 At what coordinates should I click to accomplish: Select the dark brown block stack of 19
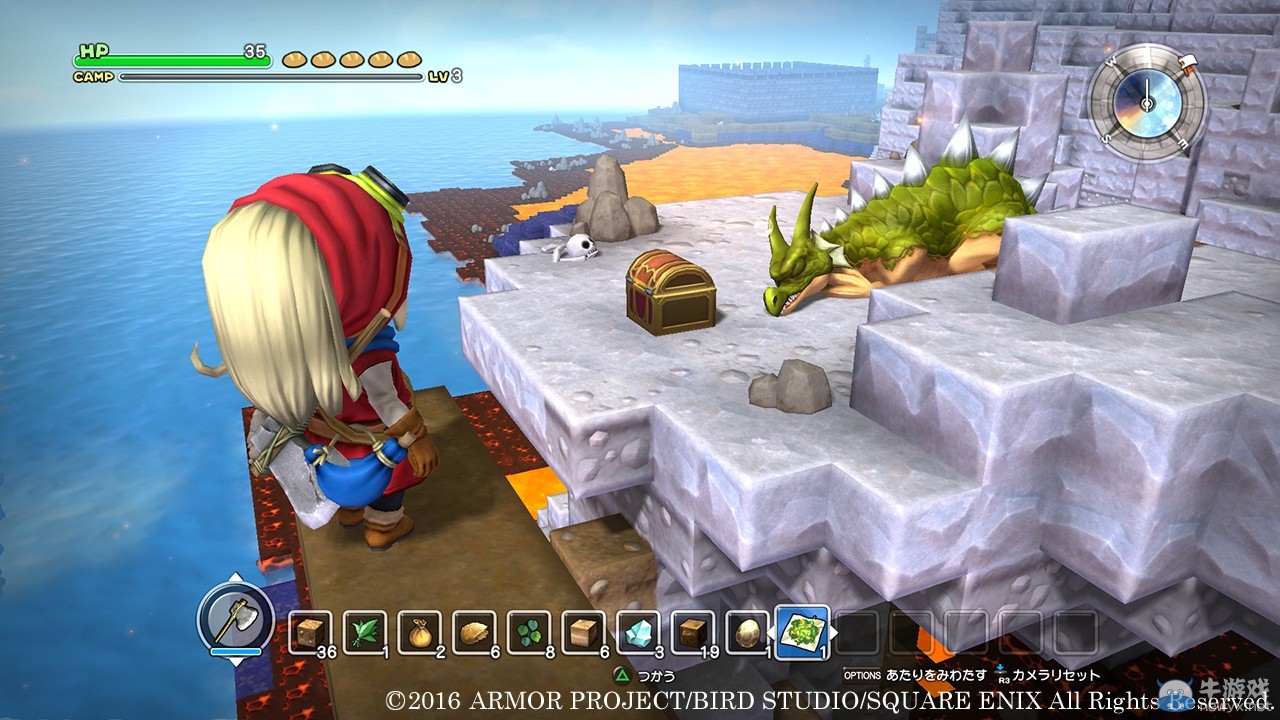click(x=692, y=632)
